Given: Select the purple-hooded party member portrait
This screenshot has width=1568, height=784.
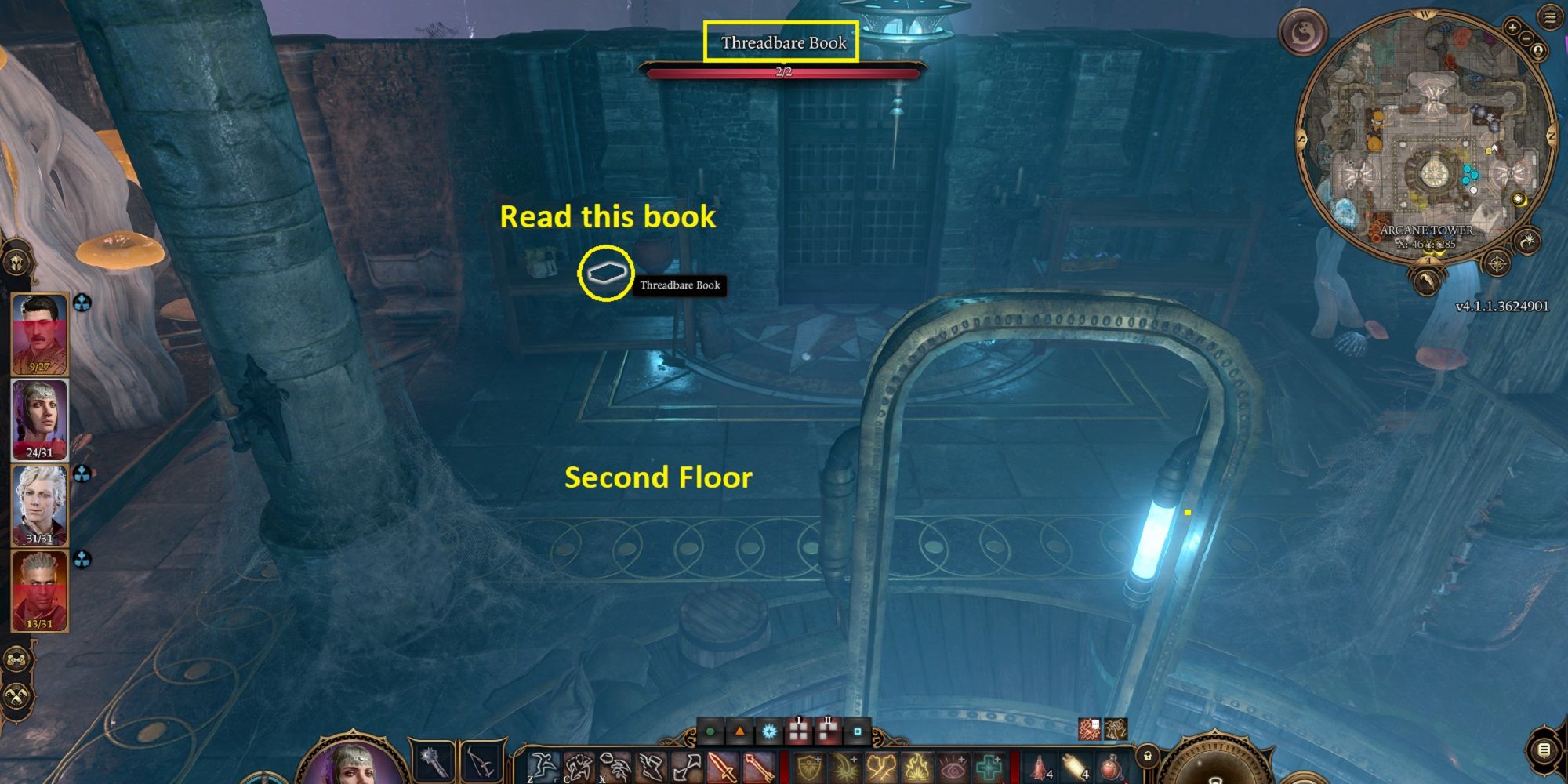Looking at the screenshot, I should pyautogui.click(x=39, y=419).
